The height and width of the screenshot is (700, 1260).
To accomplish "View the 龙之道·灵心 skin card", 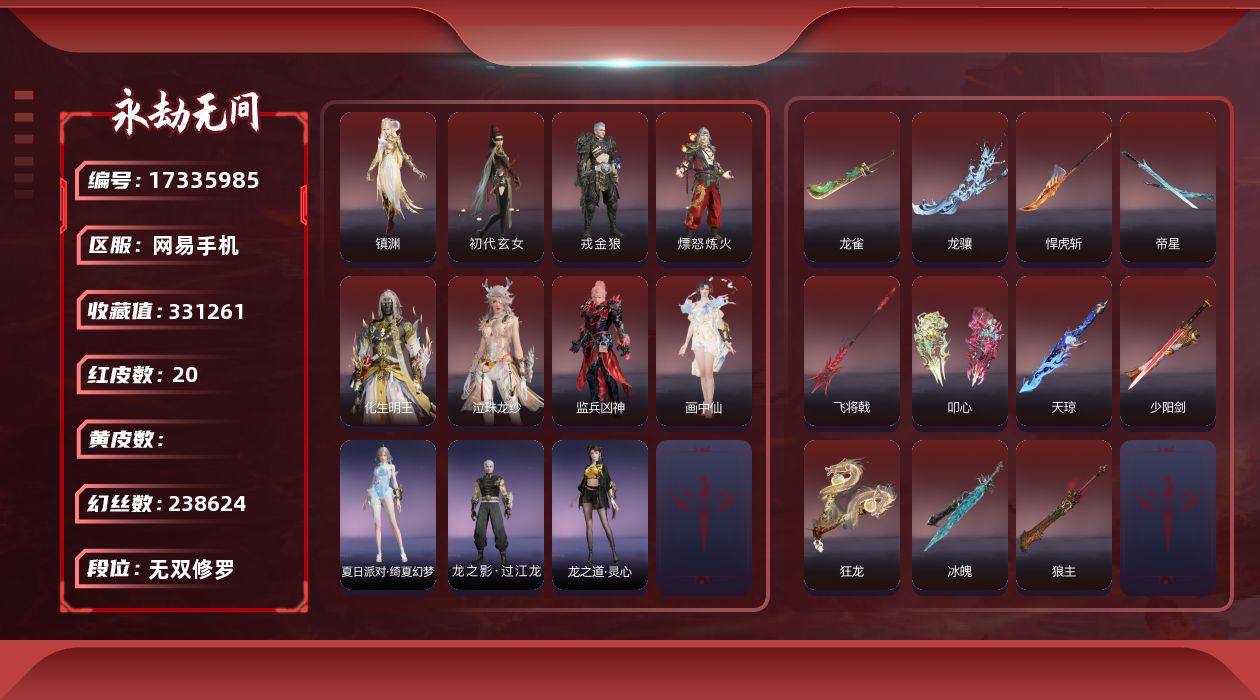I will [x=600, y=514].
